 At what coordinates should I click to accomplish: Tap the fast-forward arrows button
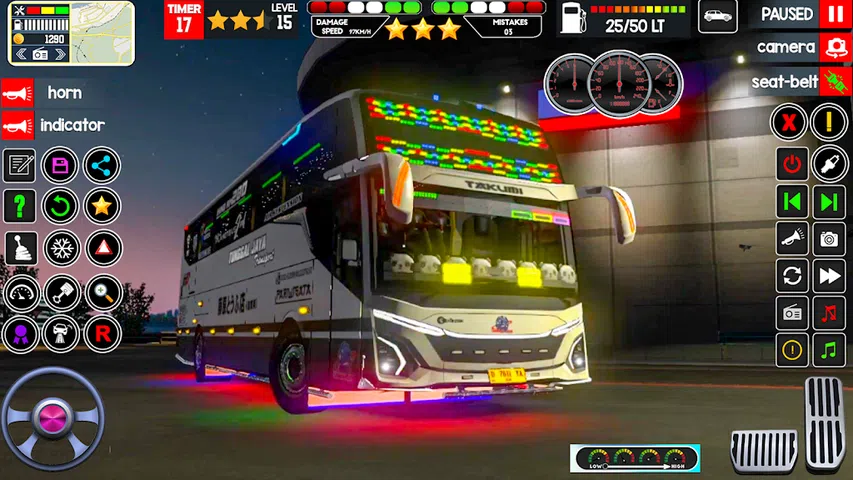(x=828, y=275)
